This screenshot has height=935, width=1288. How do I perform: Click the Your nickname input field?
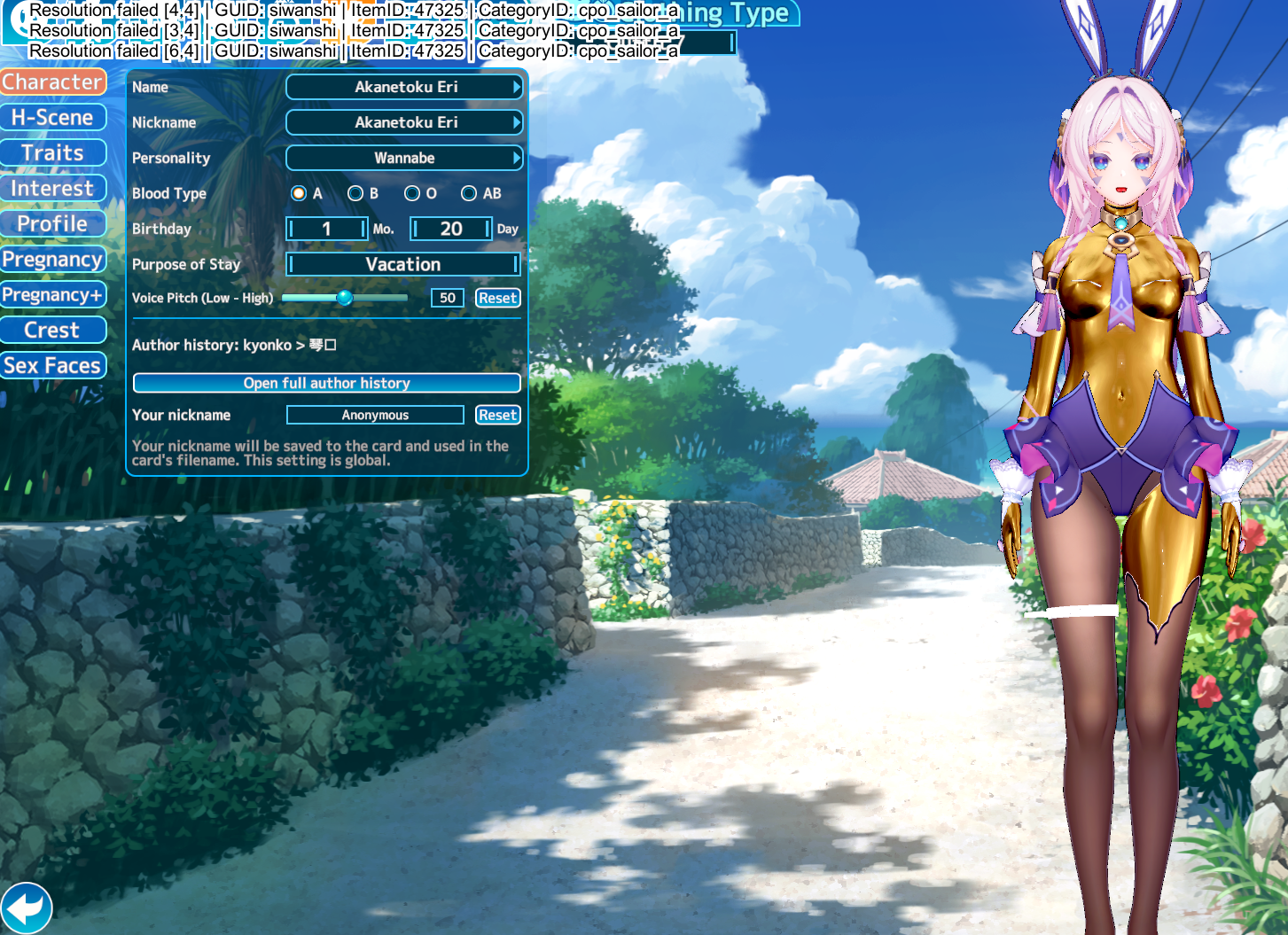(x=375, y=415)
